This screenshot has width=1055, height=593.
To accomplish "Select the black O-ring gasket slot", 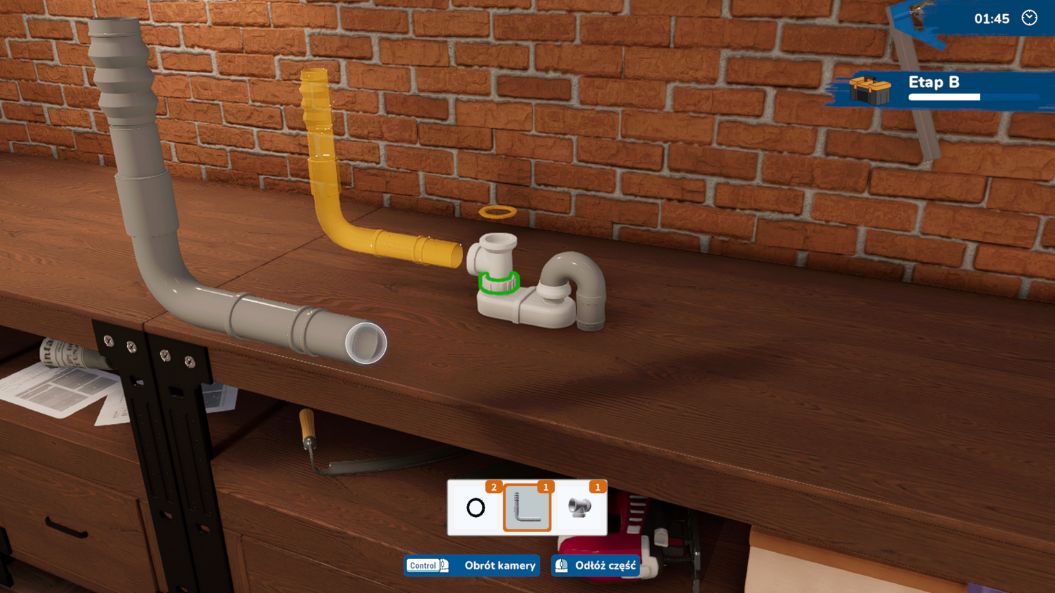I will [x=476, y=507].
